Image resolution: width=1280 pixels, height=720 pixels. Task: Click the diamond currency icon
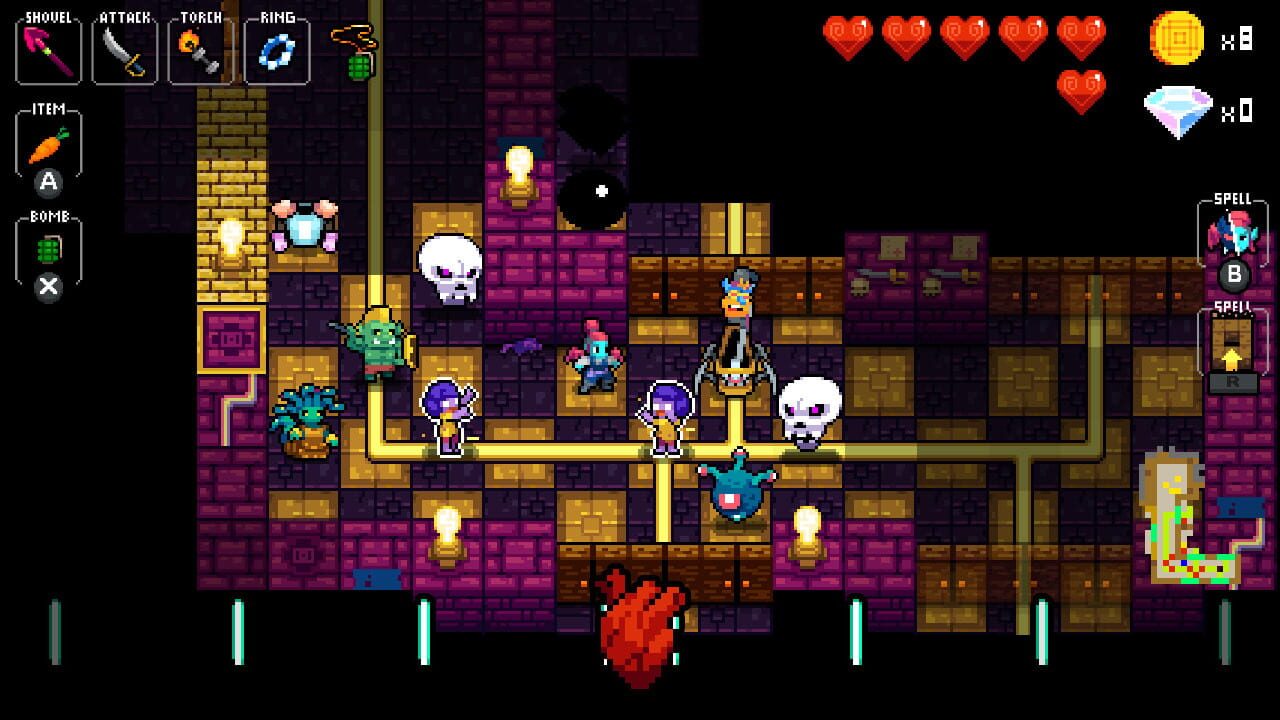tap(1176, 110)
